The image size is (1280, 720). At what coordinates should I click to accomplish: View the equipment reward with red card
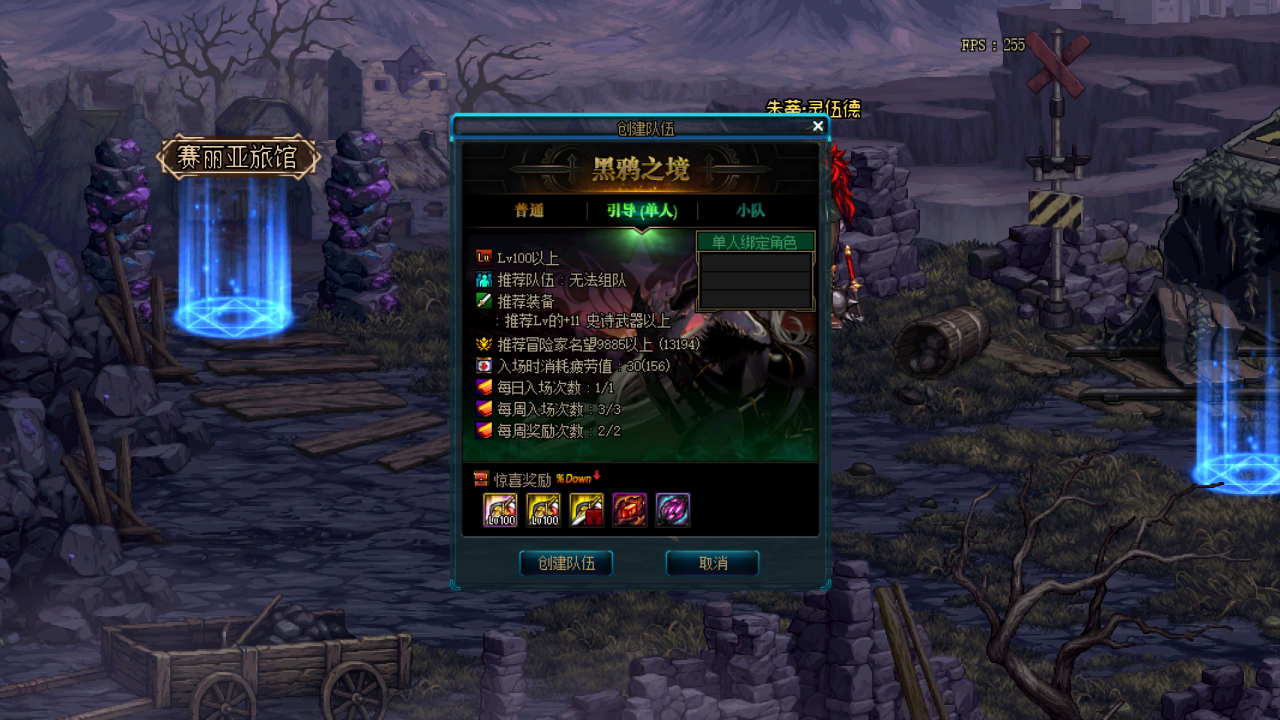586,510
